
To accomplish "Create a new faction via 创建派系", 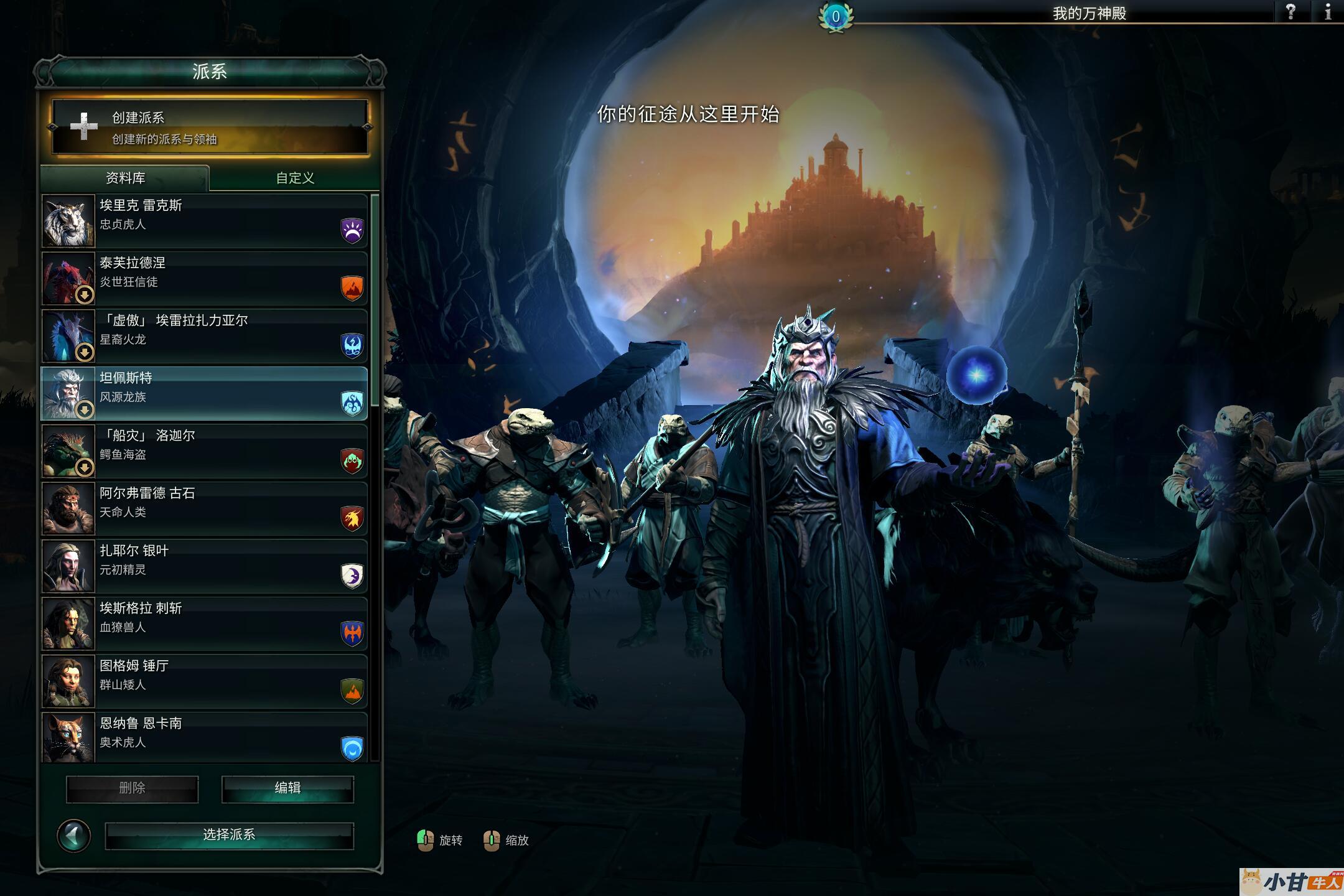I will pyautogui.click(x=210, y=127).
